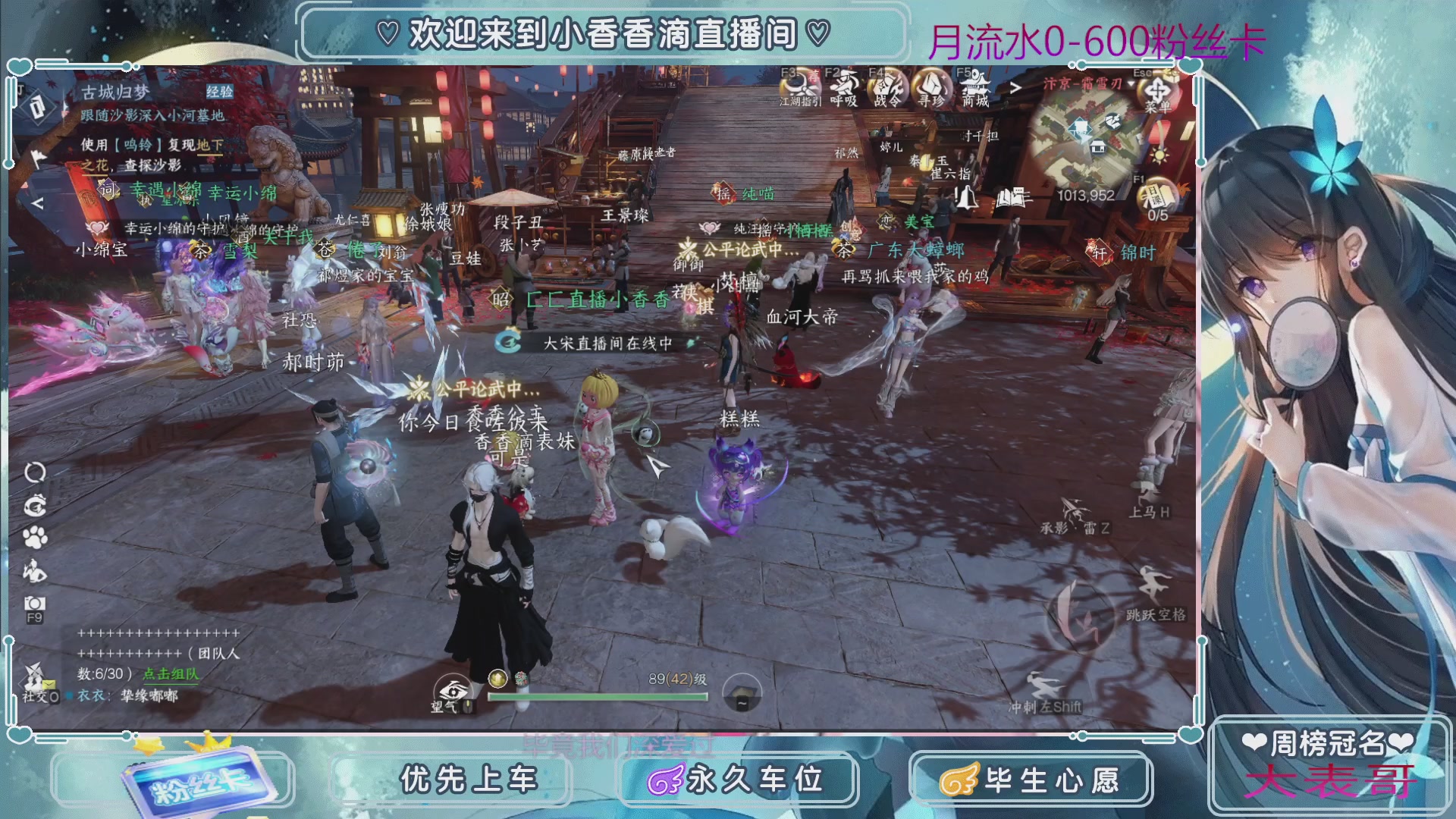Image resolution: width=1456 pixels, height=819 pixels.
Task: Open the 社交 social panel
Action: tap(36, 683)
